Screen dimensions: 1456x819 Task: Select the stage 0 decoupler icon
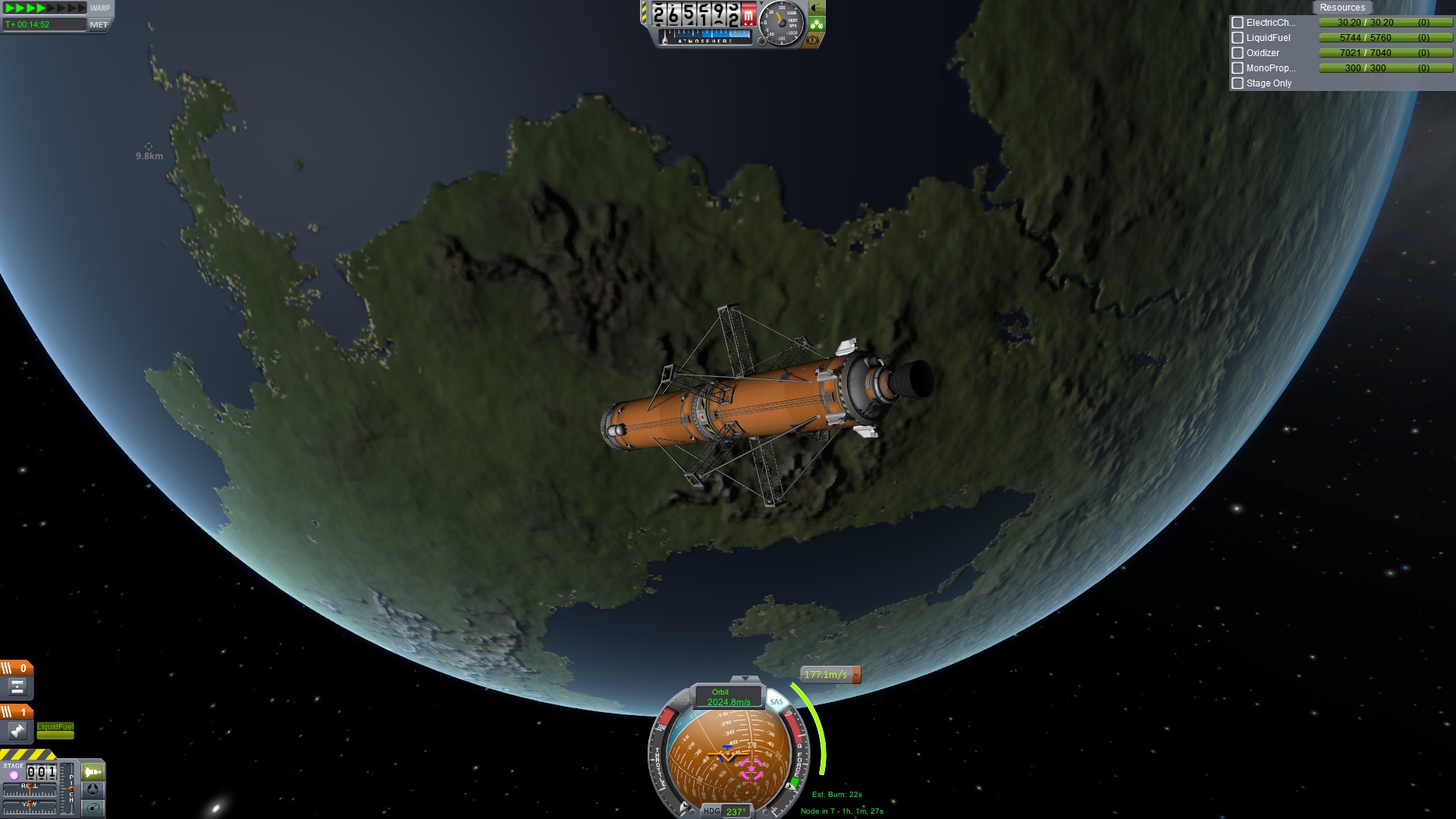pyautogui.click(x=17, y=687)
